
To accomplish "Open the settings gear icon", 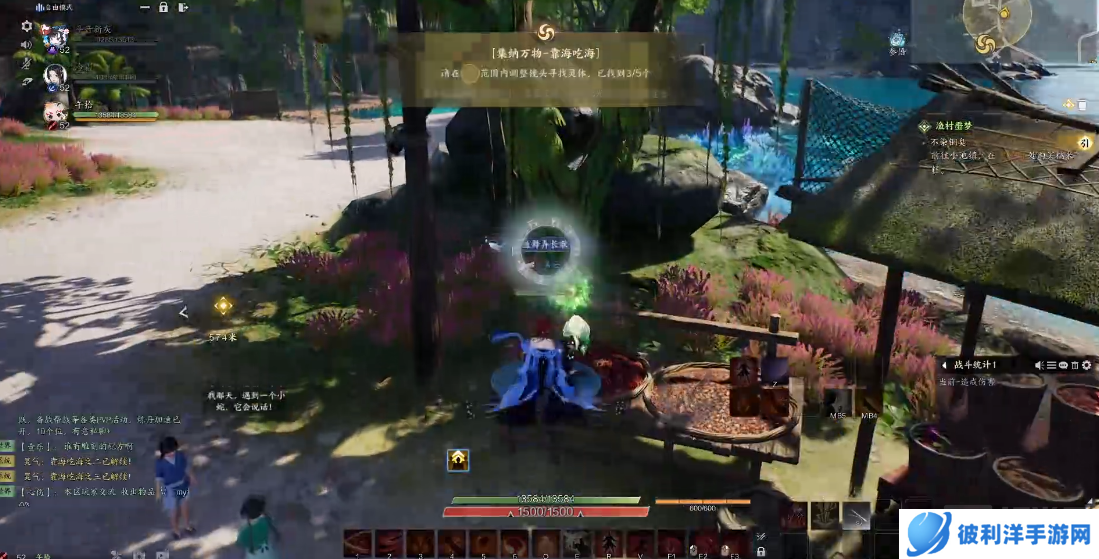I will pyautogui.click(x=26, y=26).
